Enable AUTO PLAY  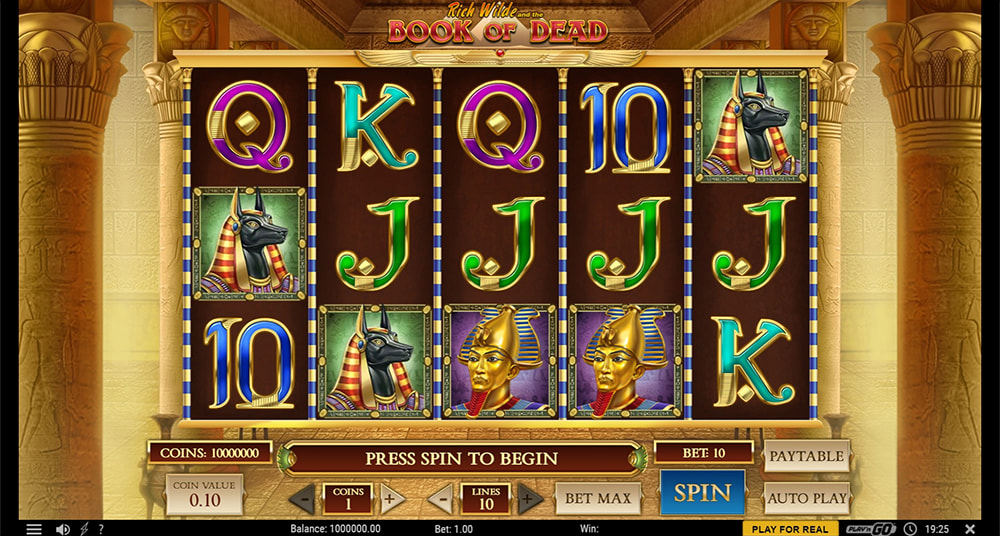(806, 497)
